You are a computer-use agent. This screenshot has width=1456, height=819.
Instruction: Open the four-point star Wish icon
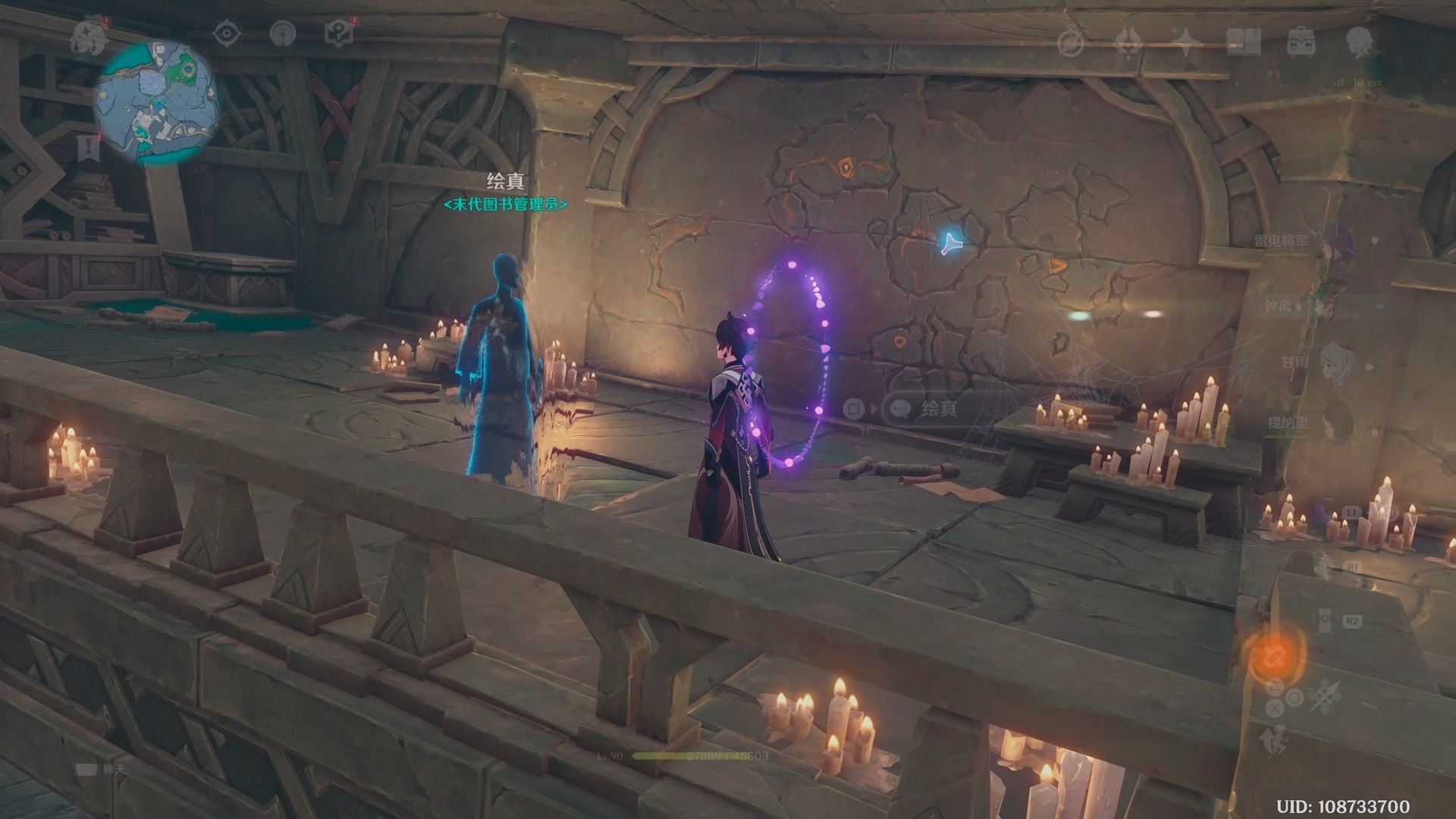1185,42
